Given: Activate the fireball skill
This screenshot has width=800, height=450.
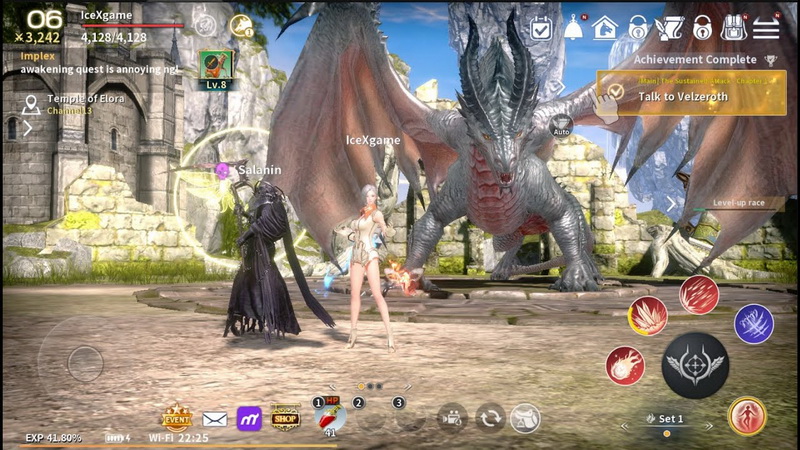Looking at the screenshot, I should 625,365.
